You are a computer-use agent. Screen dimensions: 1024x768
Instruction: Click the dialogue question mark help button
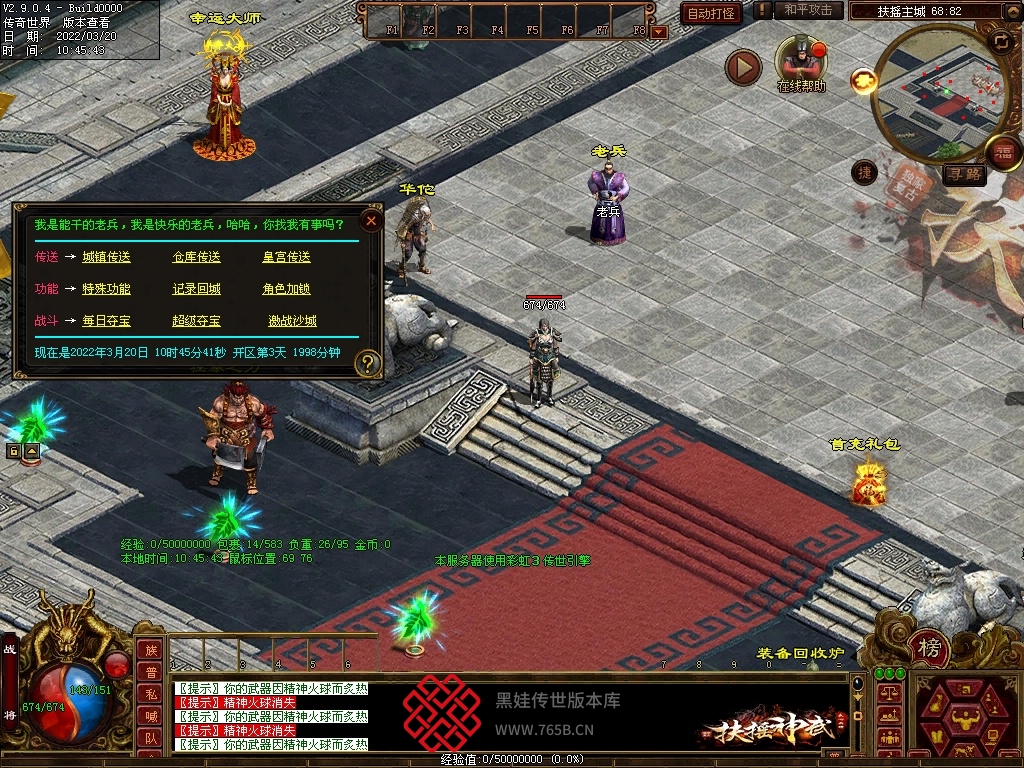(368, 363)
